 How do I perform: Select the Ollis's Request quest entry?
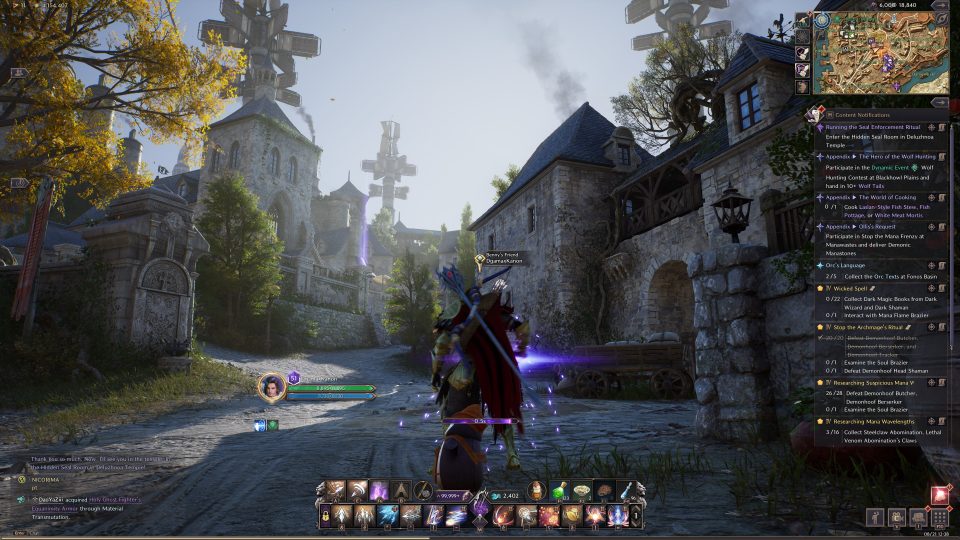pos(865,227)
